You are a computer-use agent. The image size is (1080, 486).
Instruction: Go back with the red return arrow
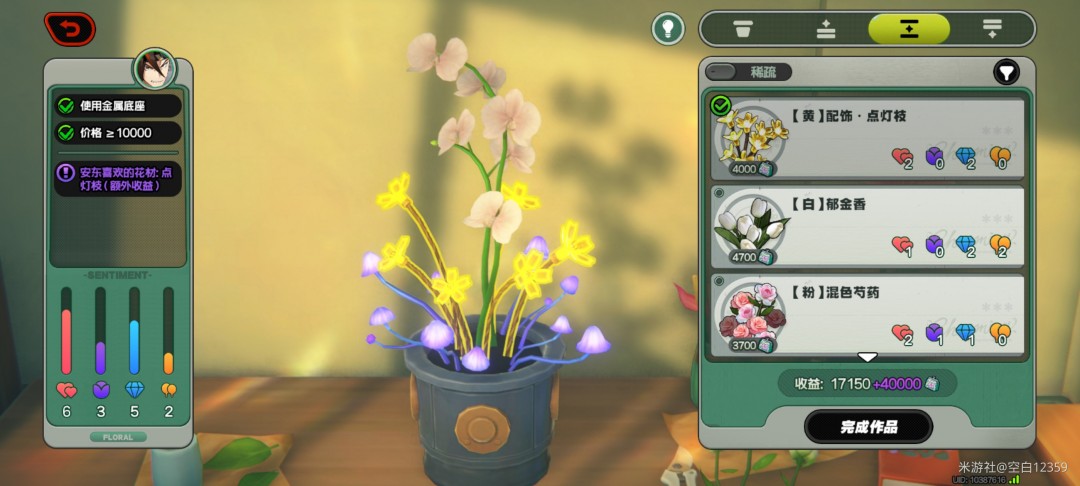pyautogui.click(x=69, y=28)
